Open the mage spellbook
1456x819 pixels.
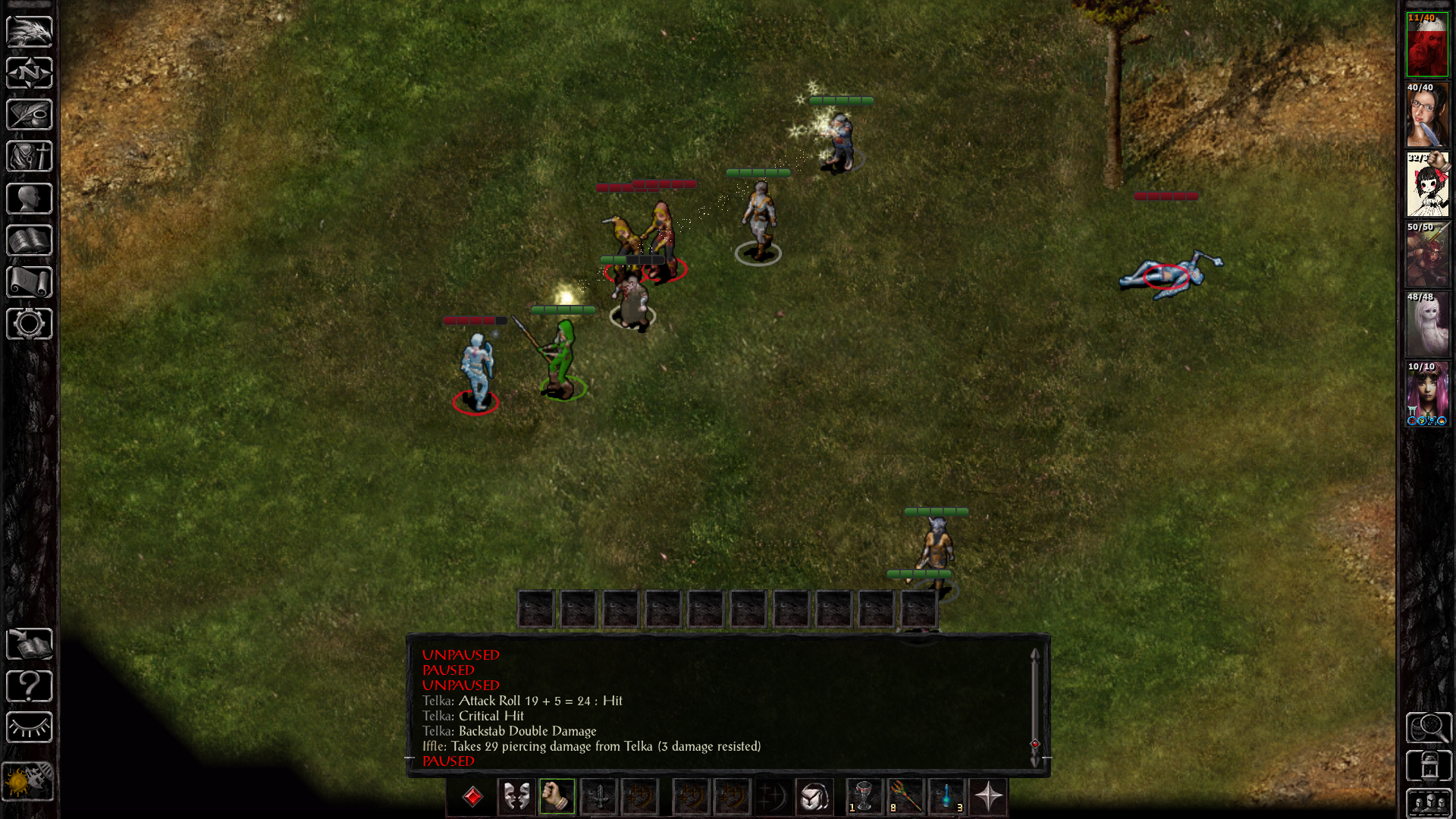pos(29,241)
